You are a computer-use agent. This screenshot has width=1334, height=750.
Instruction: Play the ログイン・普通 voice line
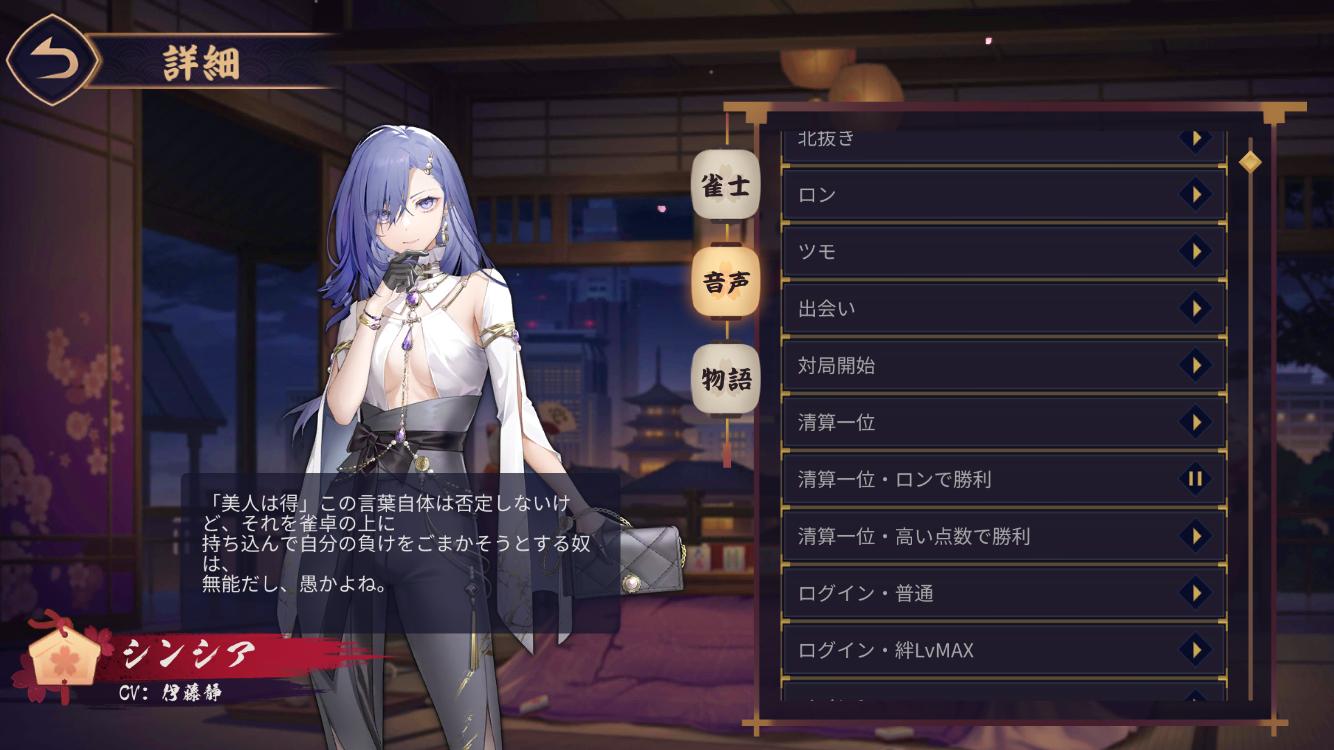coord(1194,593)
